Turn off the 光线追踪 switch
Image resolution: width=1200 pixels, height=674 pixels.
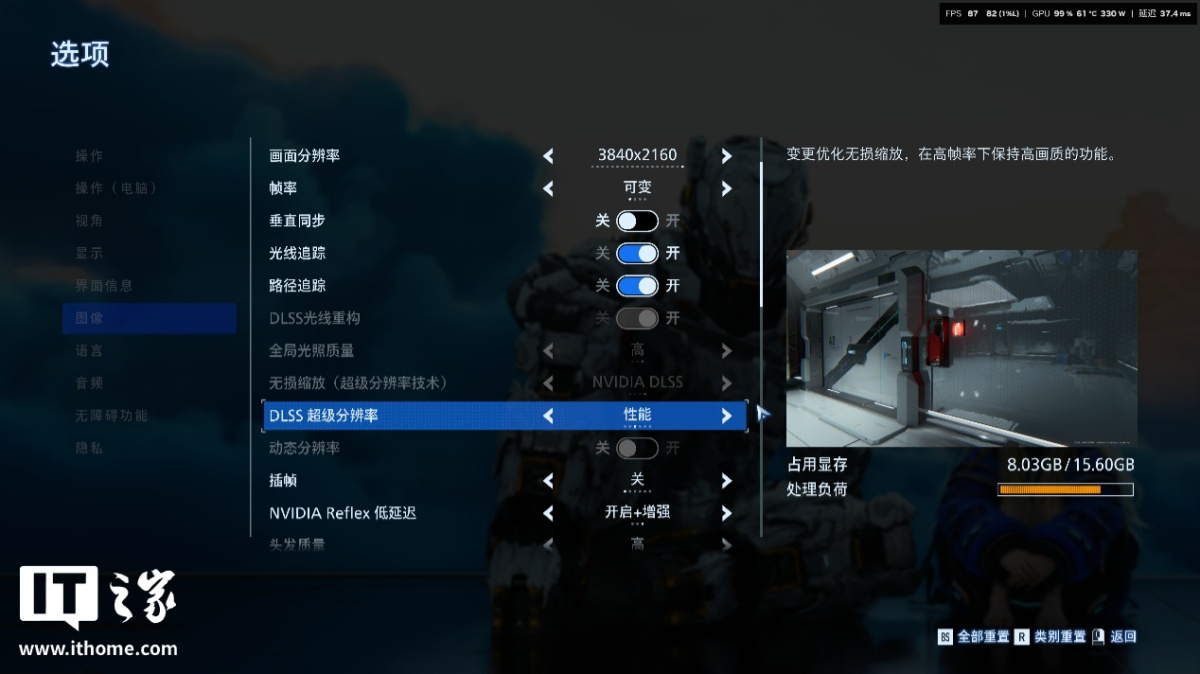coord(637,253)
